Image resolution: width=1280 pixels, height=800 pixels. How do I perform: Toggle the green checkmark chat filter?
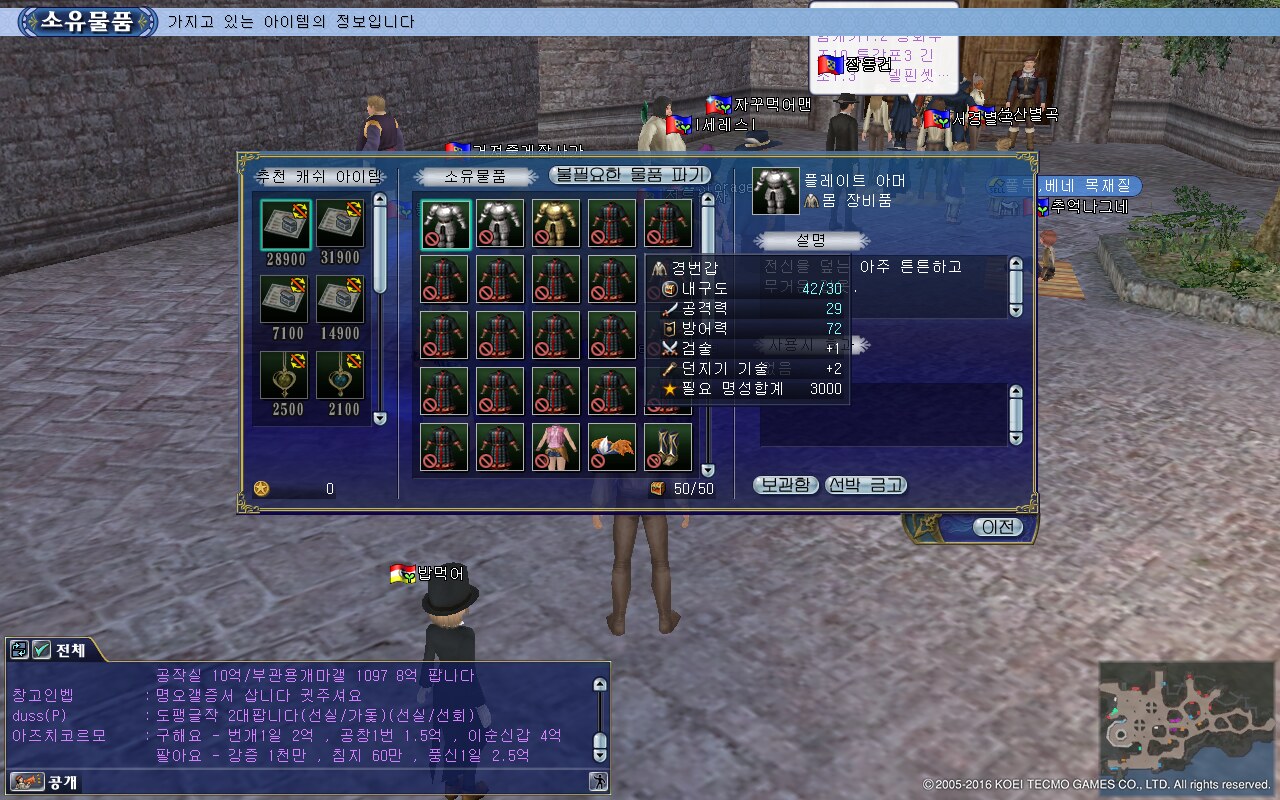[x=42, y=650]
